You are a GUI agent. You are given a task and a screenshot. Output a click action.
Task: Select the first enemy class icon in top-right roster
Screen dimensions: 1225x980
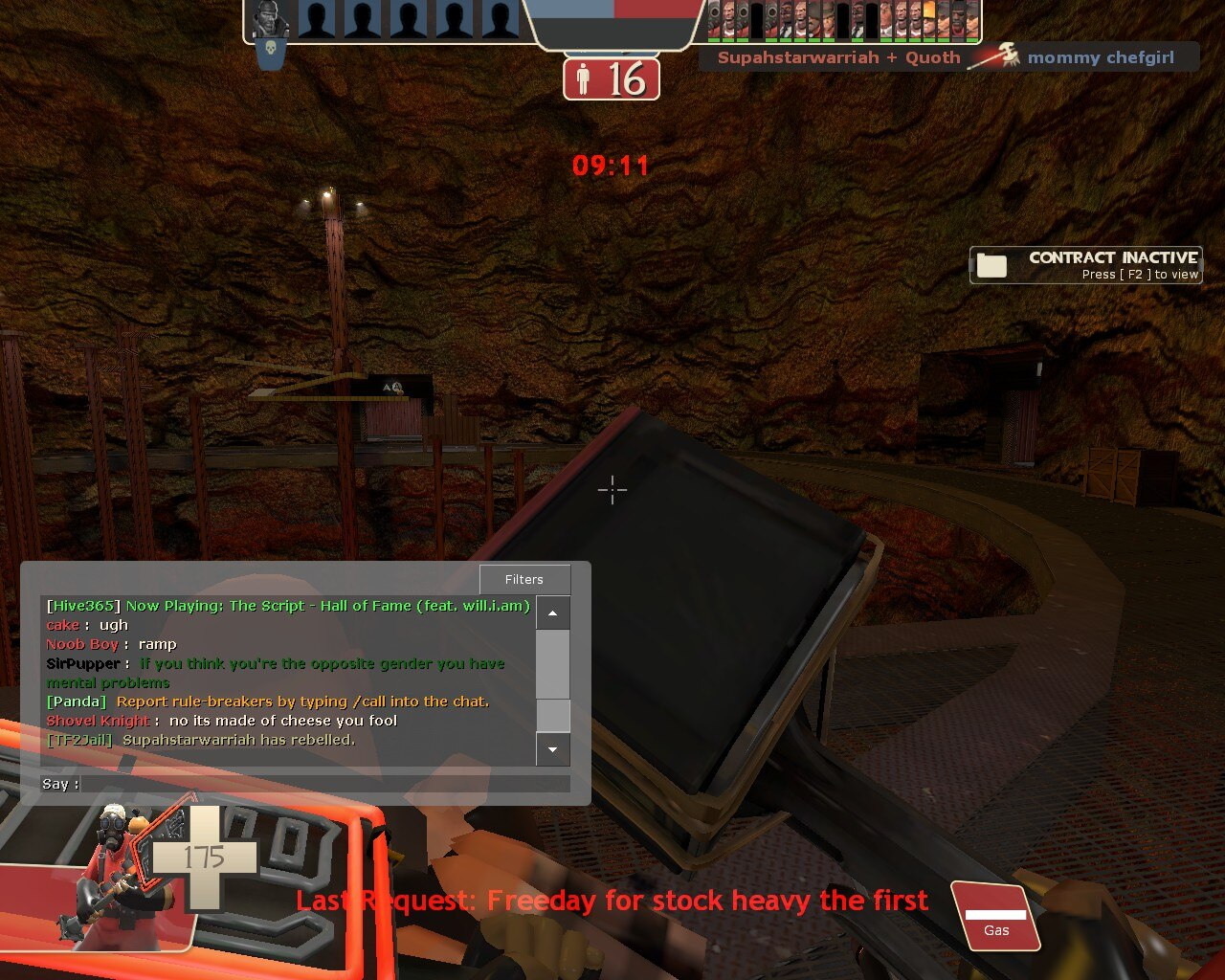716,19
